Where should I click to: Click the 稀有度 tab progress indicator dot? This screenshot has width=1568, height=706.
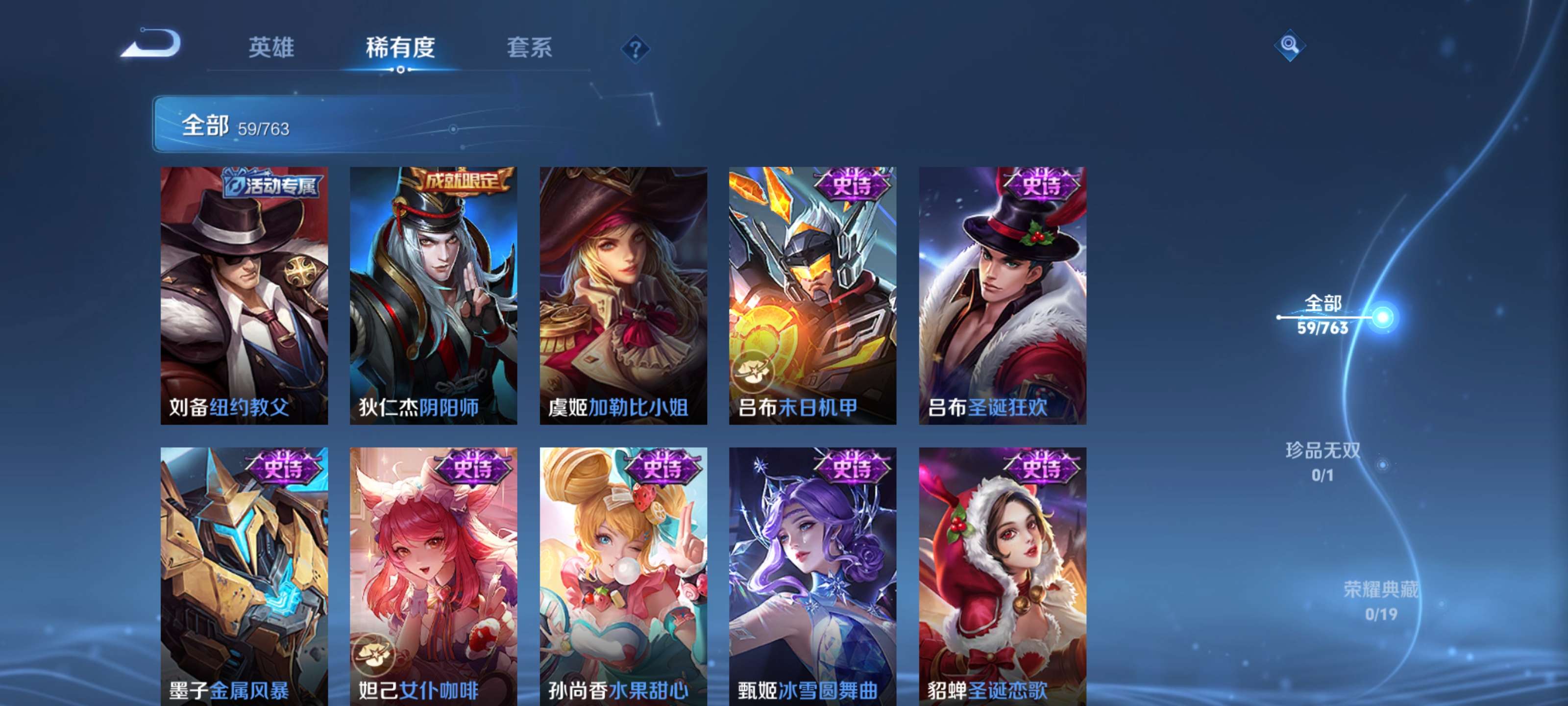click(x=401, y=70)
